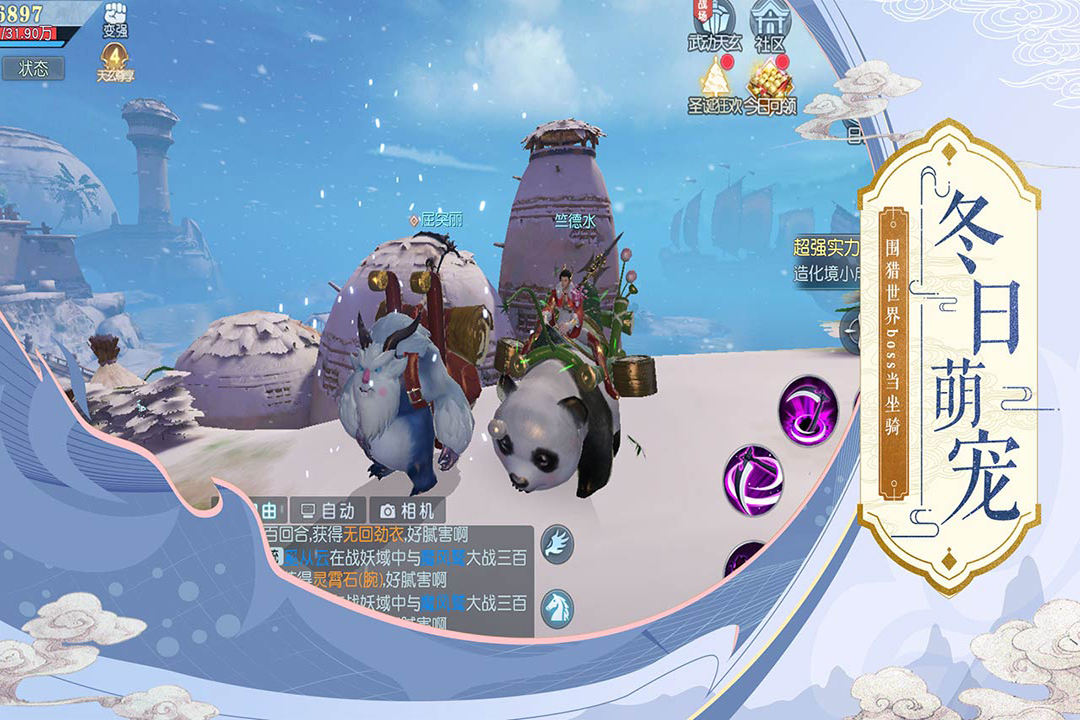1080x720 pixels.
Task: Open the 状态 status panel
Action: pyautogui.click(x=32, y=68)
